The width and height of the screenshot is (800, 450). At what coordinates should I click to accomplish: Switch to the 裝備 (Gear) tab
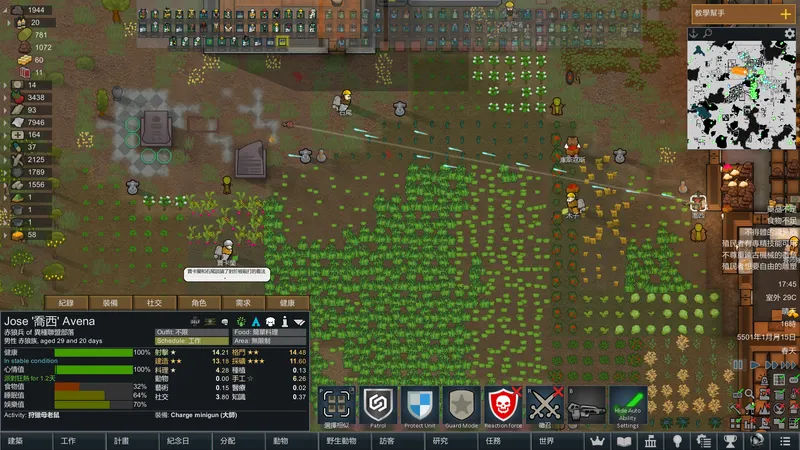pyautogui.click(x=110, y=302)
